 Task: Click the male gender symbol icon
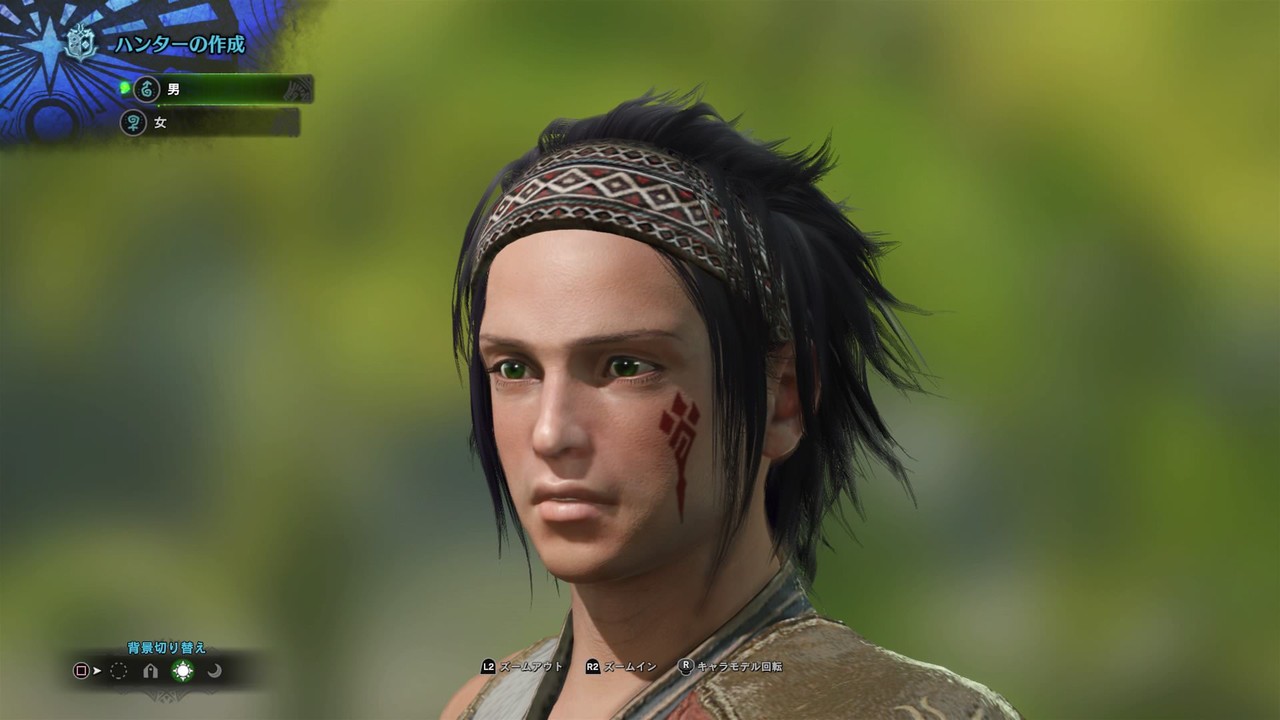(x=147, y=90)
